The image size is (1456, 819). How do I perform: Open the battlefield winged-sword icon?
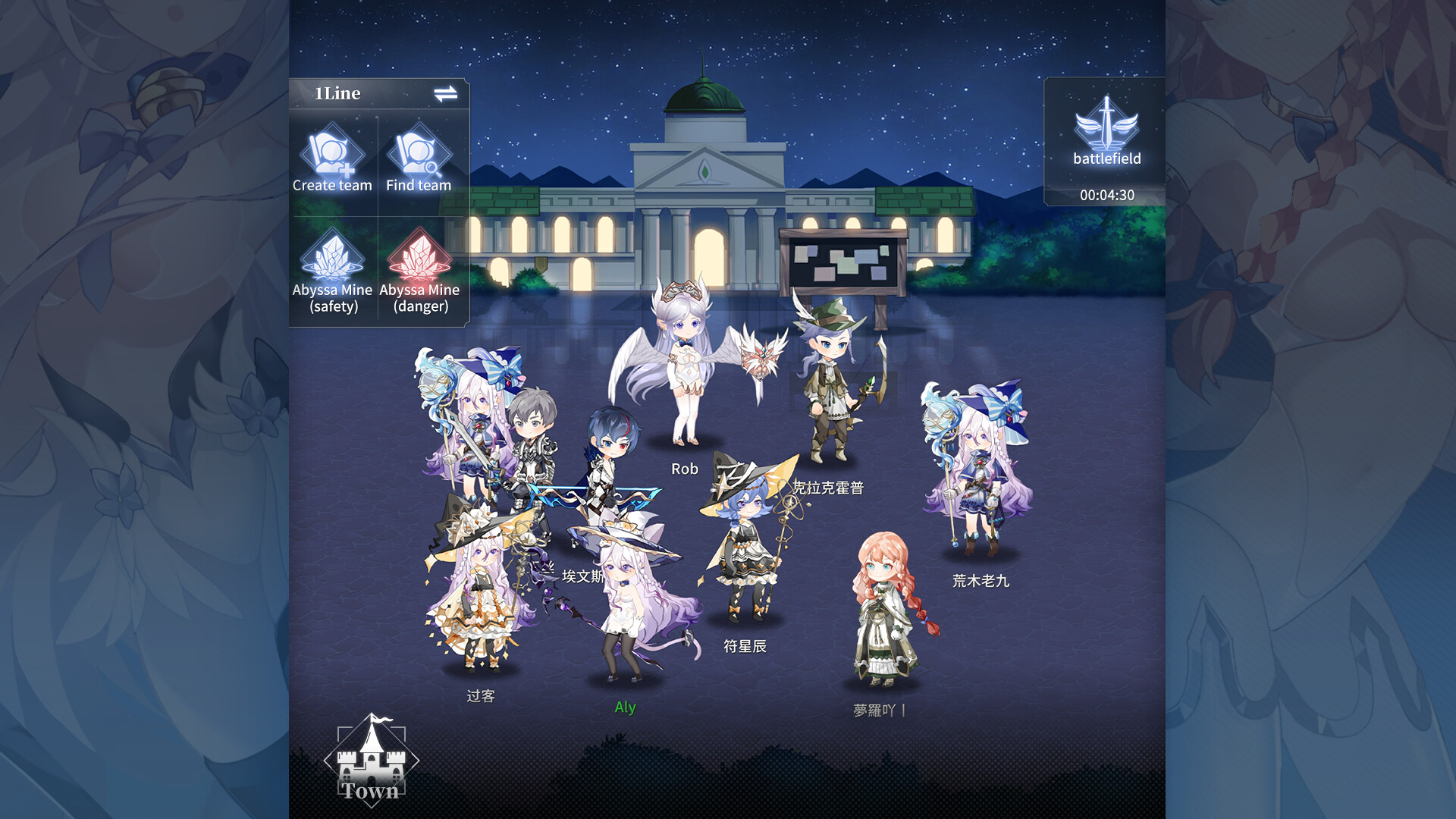tap(1104, 129)
